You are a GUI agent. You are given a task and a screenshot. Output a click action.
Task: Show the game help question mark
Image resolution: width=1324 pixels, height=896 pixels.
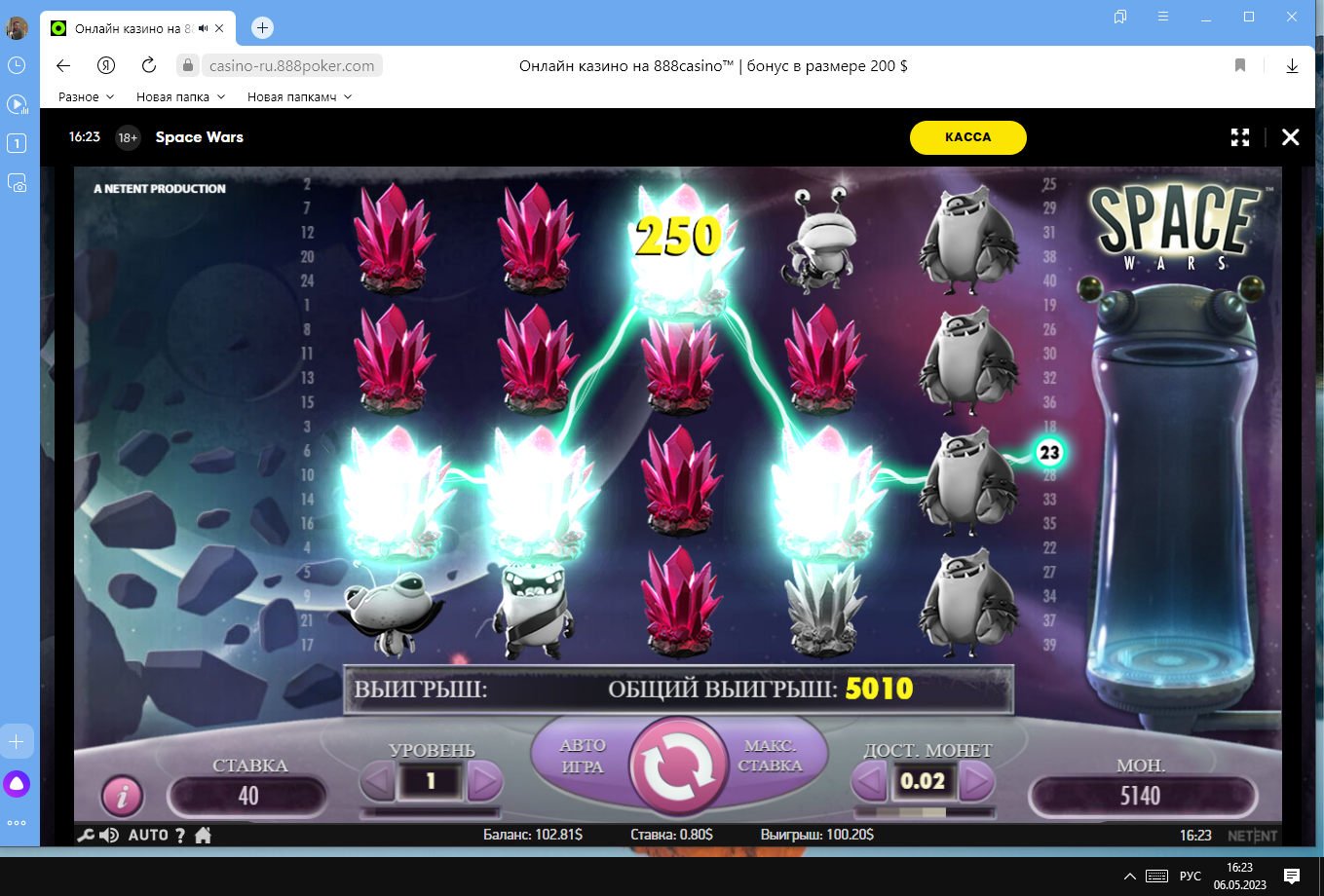[180, 836]
